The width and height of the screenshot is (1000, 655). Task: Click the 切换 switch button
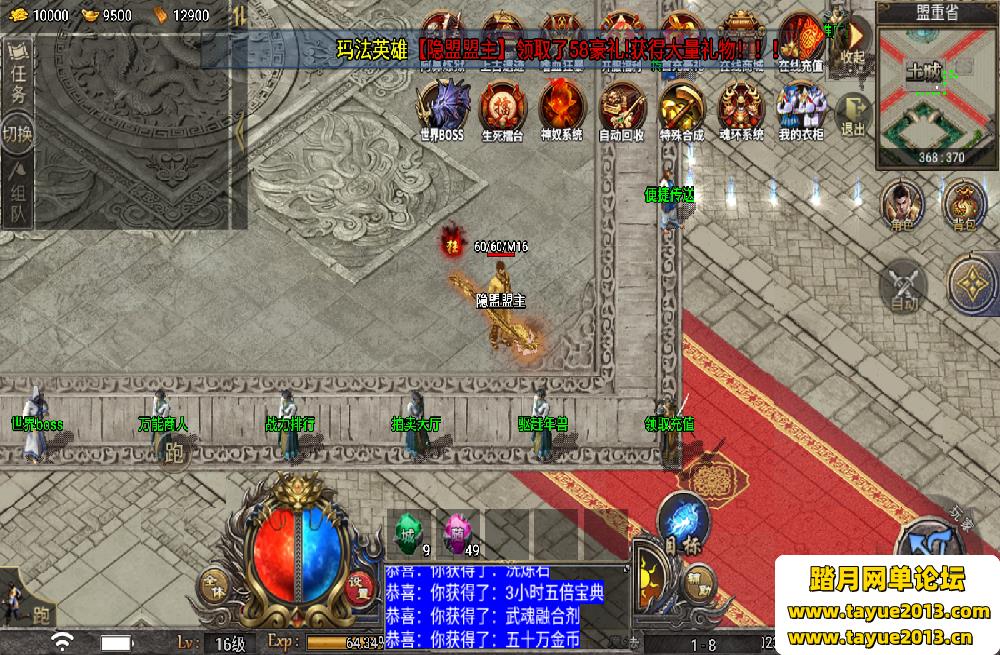[x=19, y=135]
